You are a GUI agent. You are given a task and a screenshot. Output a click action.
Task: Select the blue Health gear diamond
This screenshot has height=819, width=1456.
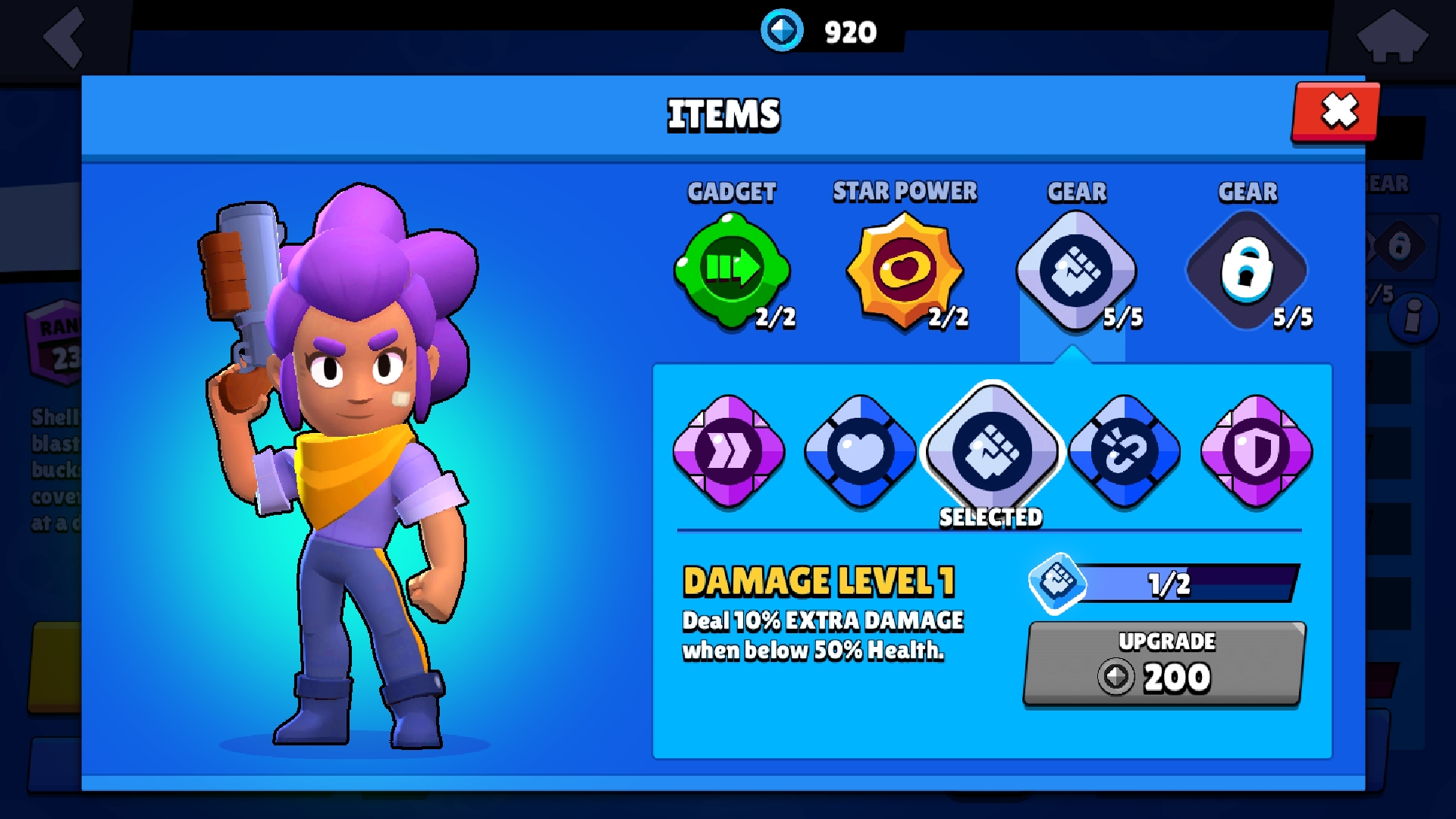[861, 453]
